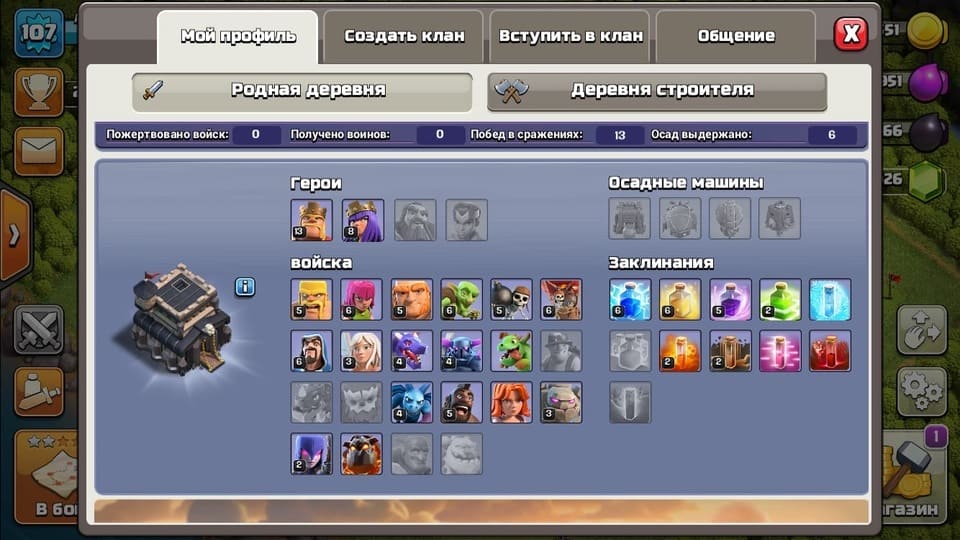960x540 pixels.
Task: Select the Archer Queen hero icon
Action: tap(363, 220)
